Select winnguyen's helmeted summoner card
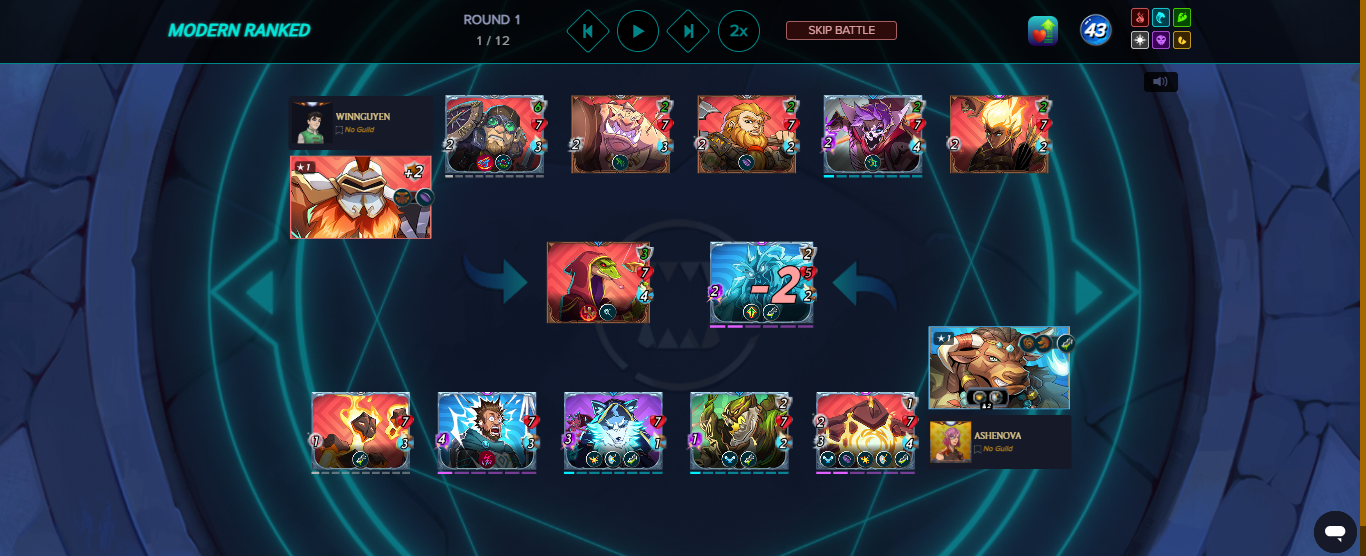The image size is (1366, 556). point(360,197)
